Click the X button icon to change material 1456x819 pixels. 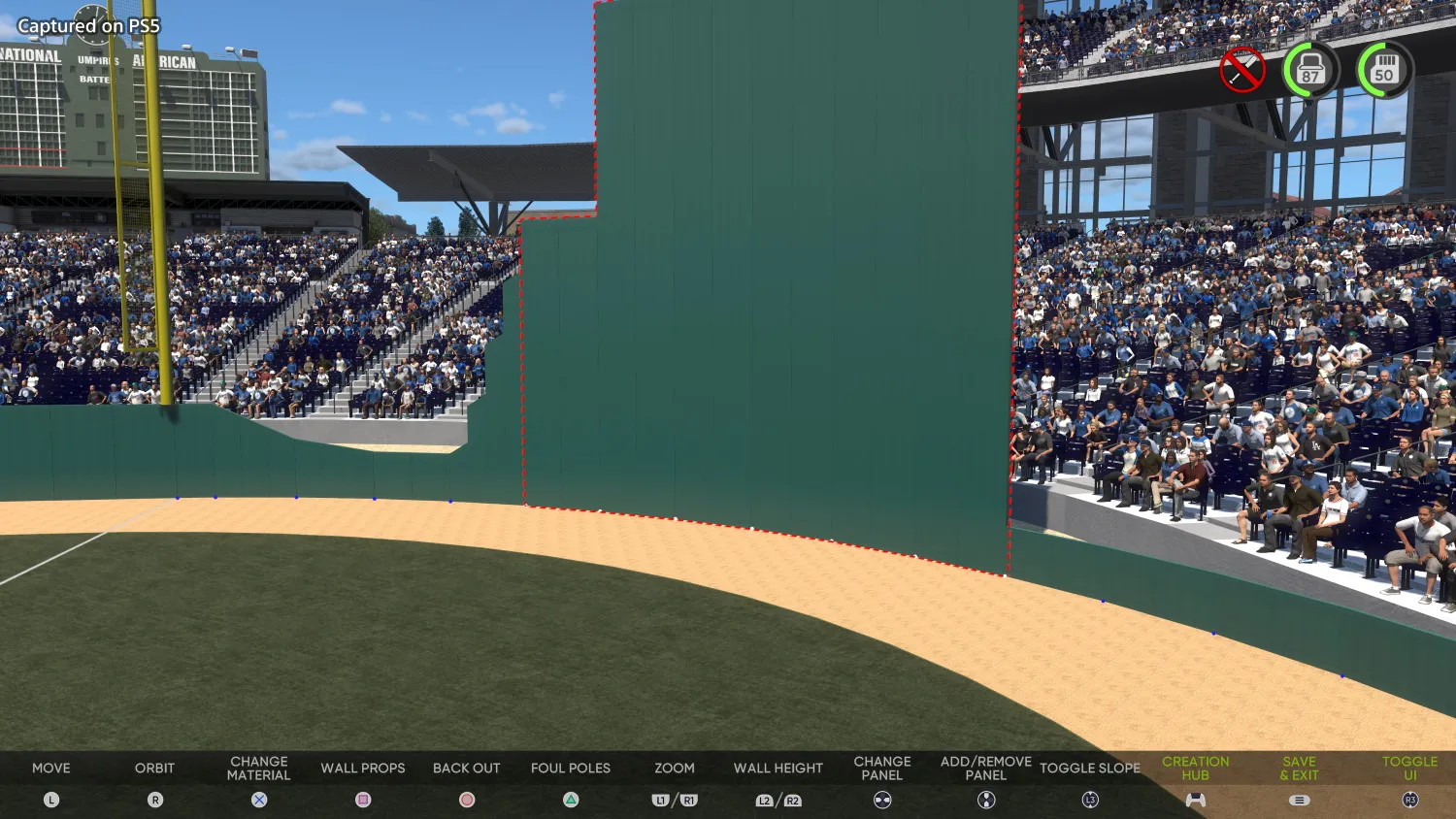258,800
